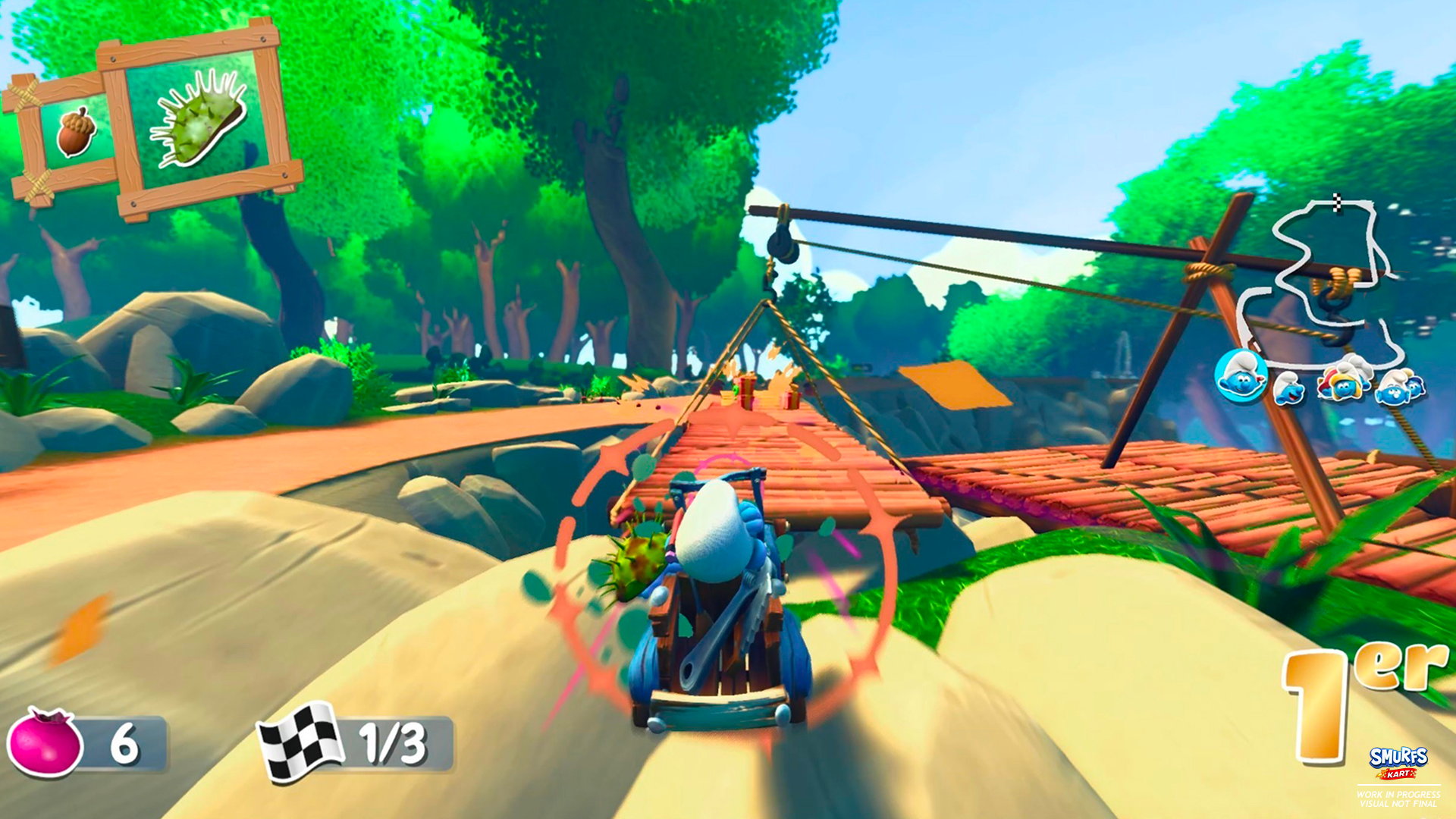Select the checkered lap flag icon

[298, 740]
